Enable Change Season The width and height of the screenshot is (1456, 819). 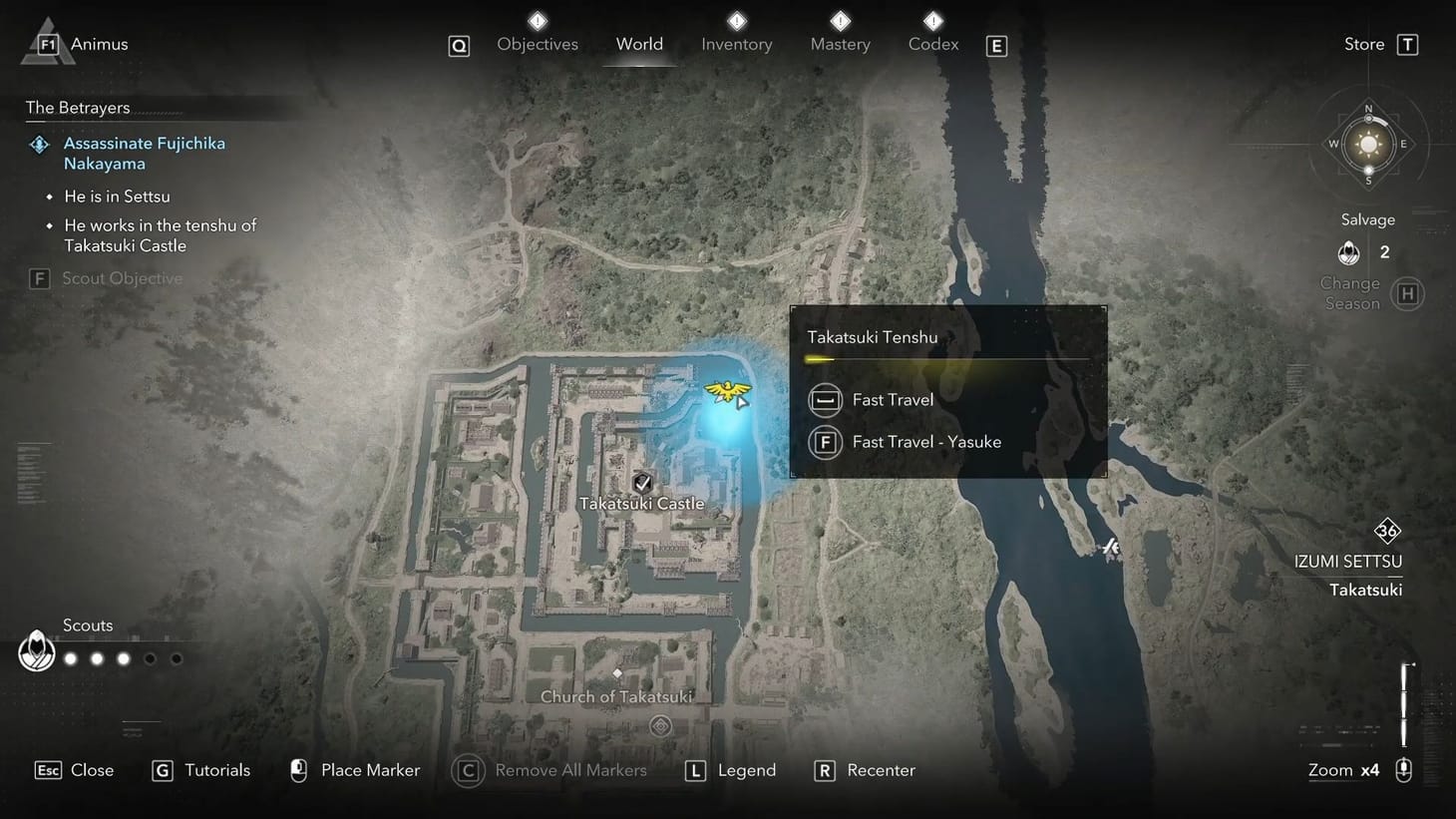[1407, 293]
